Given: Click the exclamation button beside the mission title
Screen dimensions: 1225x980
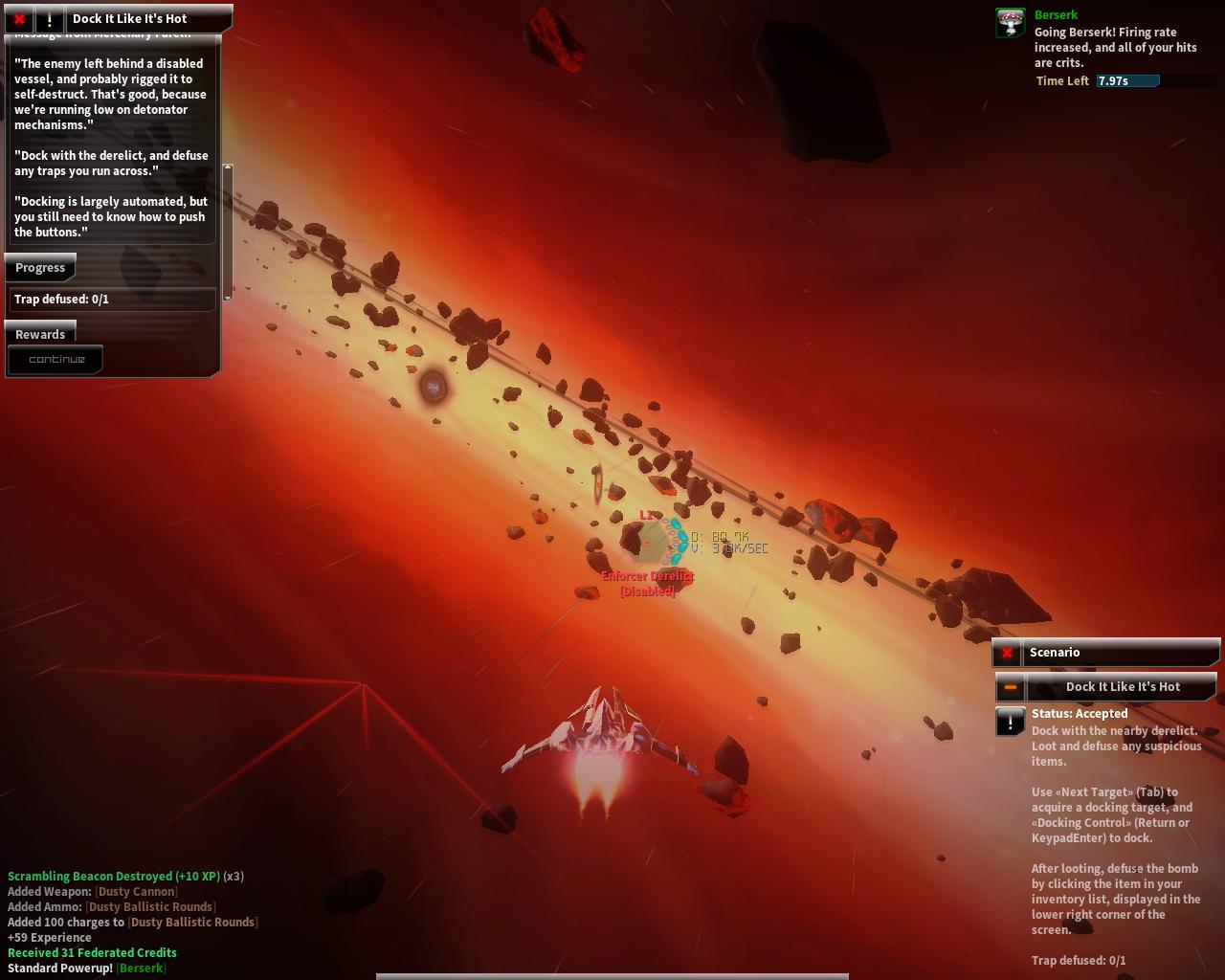Looking at the screenshot, I should [50, 18].
